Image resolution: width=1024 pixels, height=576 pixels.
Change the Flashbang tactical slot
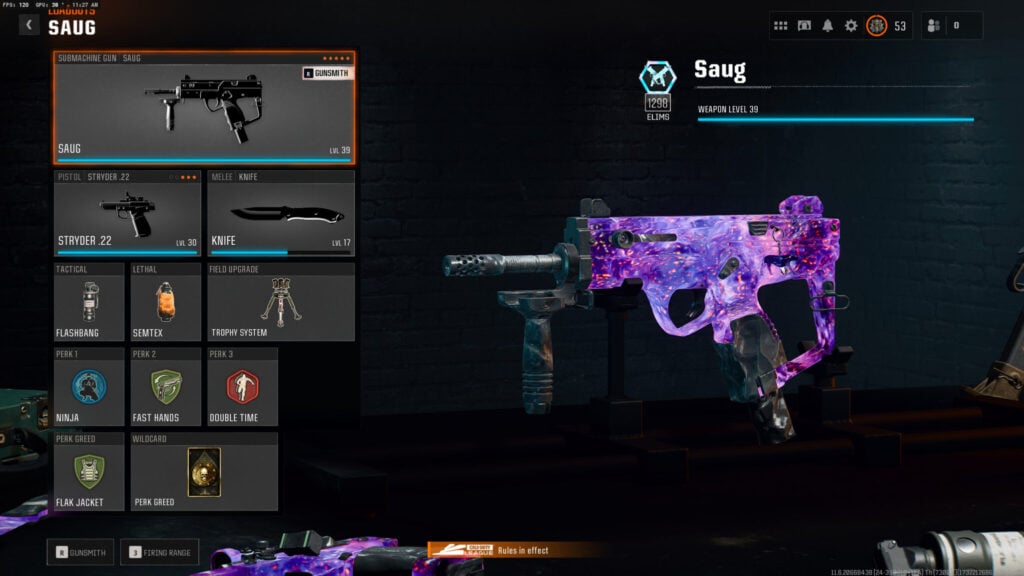89,302
